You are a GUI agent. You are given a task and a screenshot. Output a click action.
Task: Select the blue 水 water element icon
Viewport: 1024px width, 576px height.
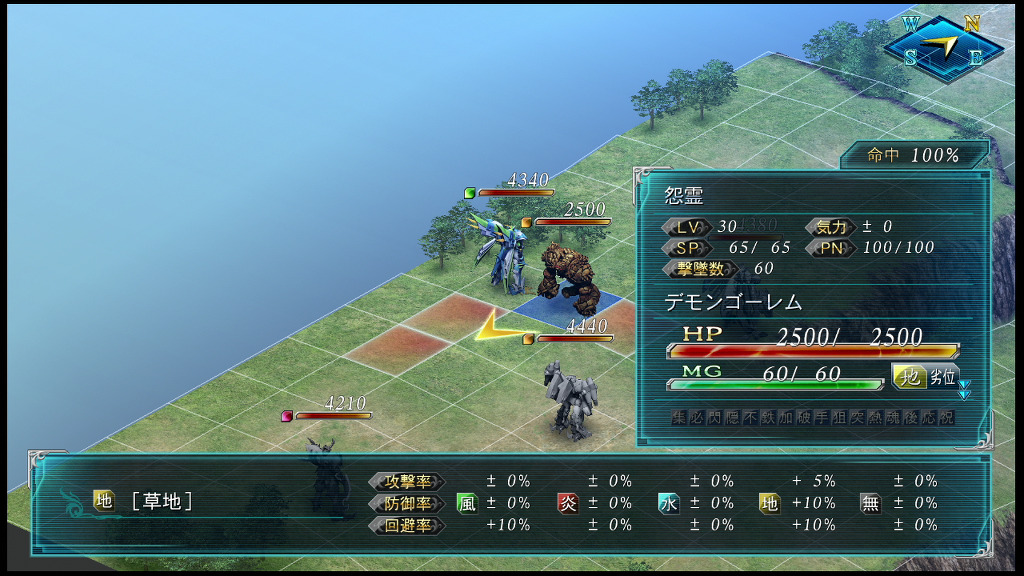[x=668, y=503]
